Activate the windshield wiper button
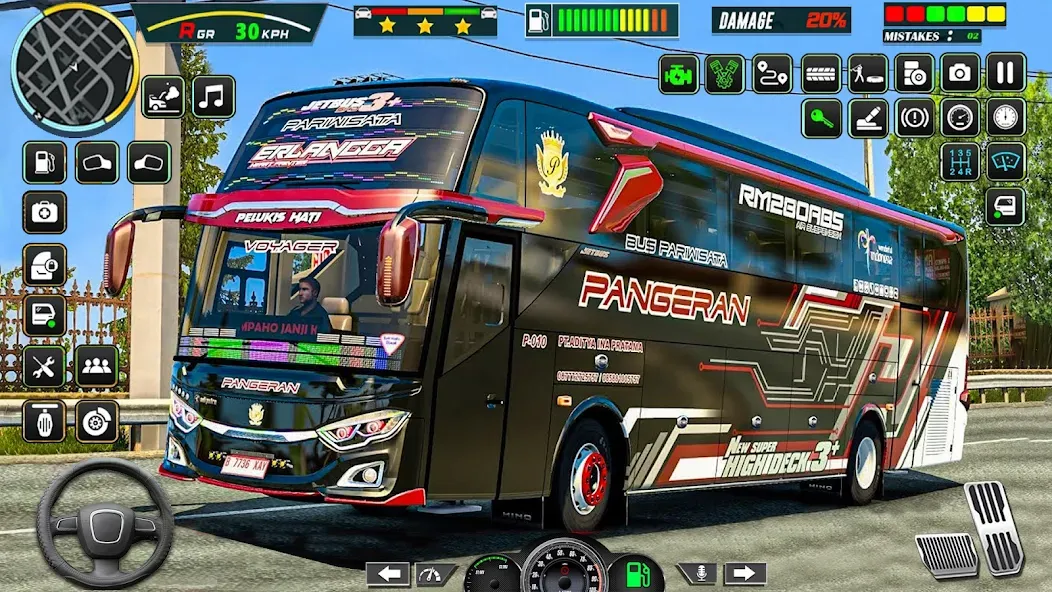This screenshot has height=592, width=1052. [1006, 162]
